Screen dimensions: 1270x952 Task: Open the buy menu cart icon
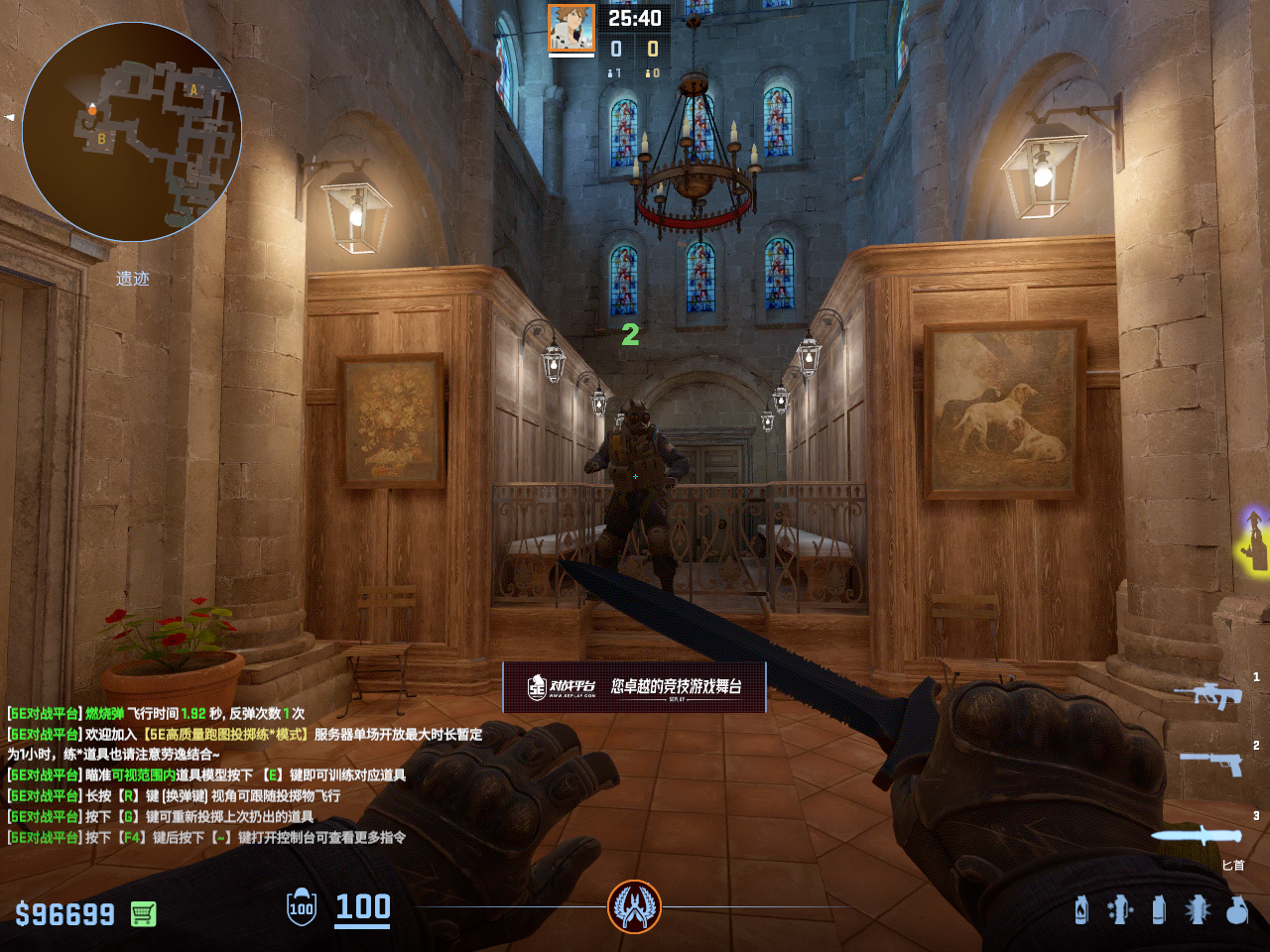pyautogui.click(x=143, y=913)
